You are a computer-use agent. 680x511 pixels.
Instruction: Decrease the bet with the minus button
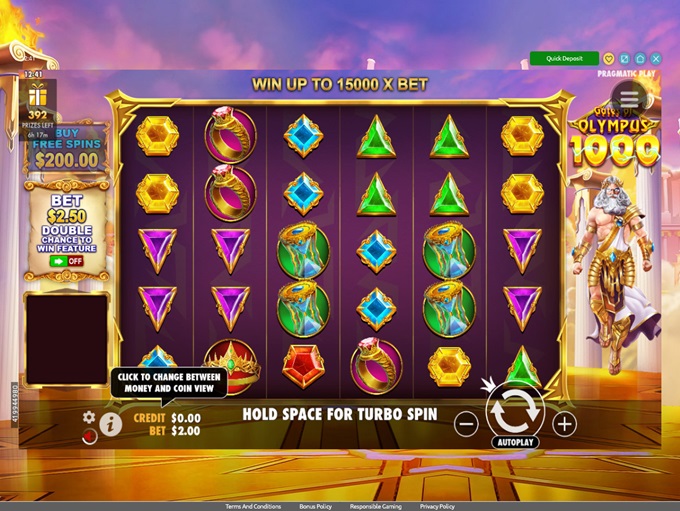click(x=466, y=423)
